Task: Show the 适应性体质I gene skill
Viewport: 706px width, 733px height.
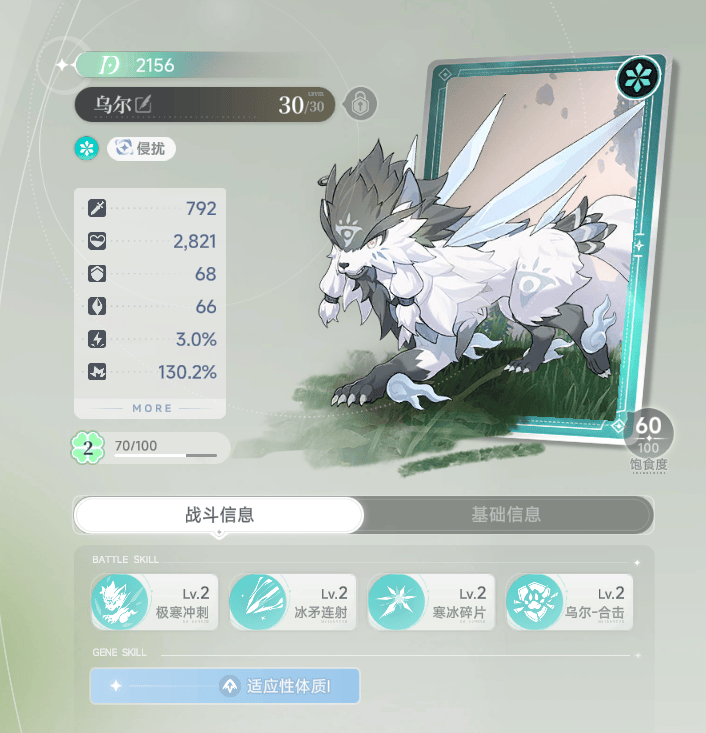Action: point(224,686)
